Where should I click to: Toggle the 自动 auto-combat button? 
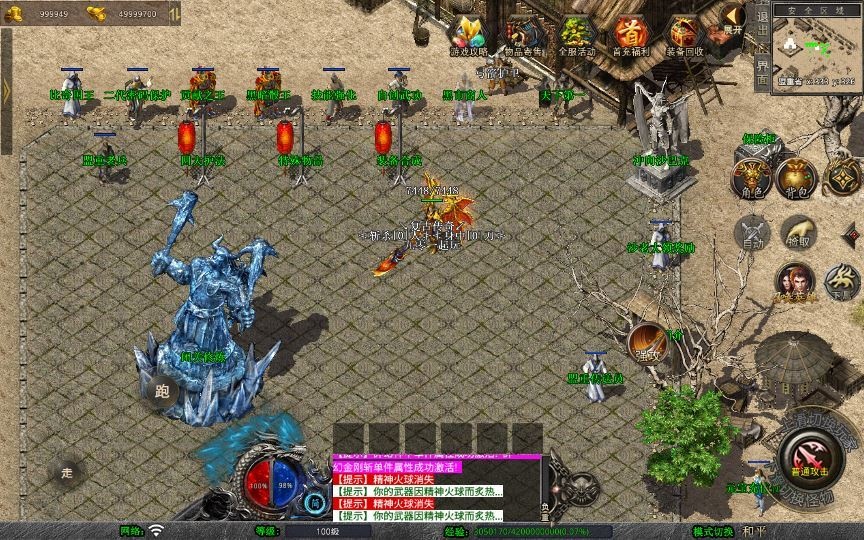click(751, 234)
